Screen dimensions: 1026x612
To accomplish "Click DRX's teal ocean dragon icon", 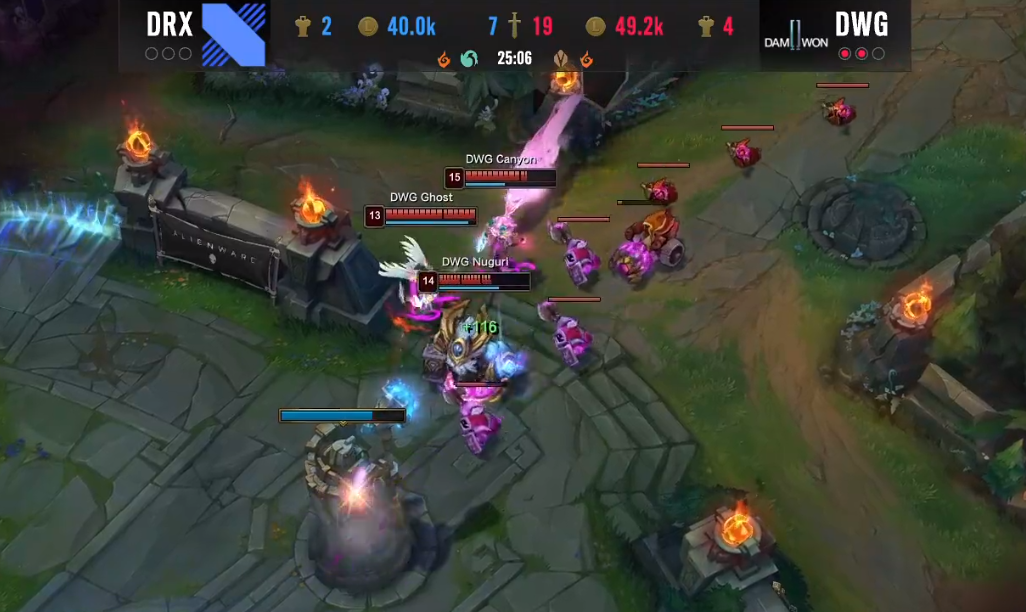I will 468,59.
